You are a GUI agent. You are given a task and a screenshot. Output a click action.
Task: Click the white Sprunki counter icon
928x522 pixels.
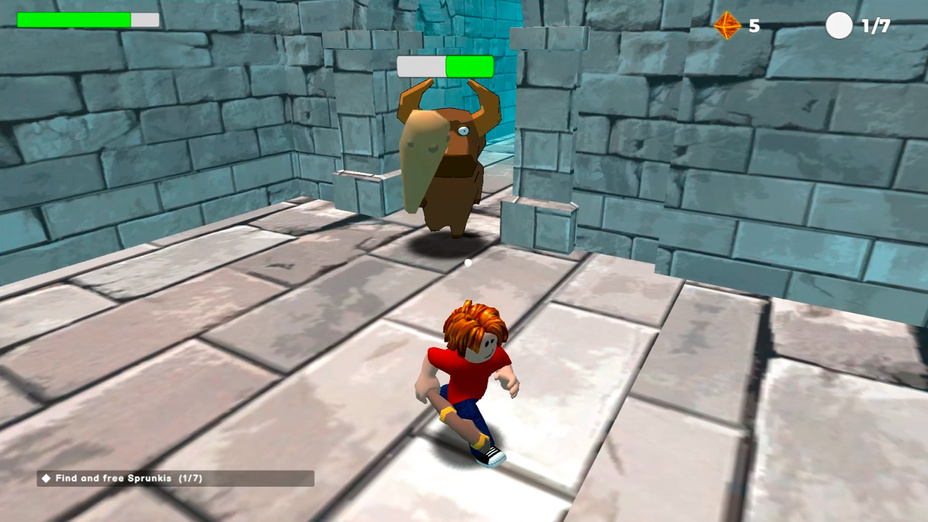coord(839,26)
